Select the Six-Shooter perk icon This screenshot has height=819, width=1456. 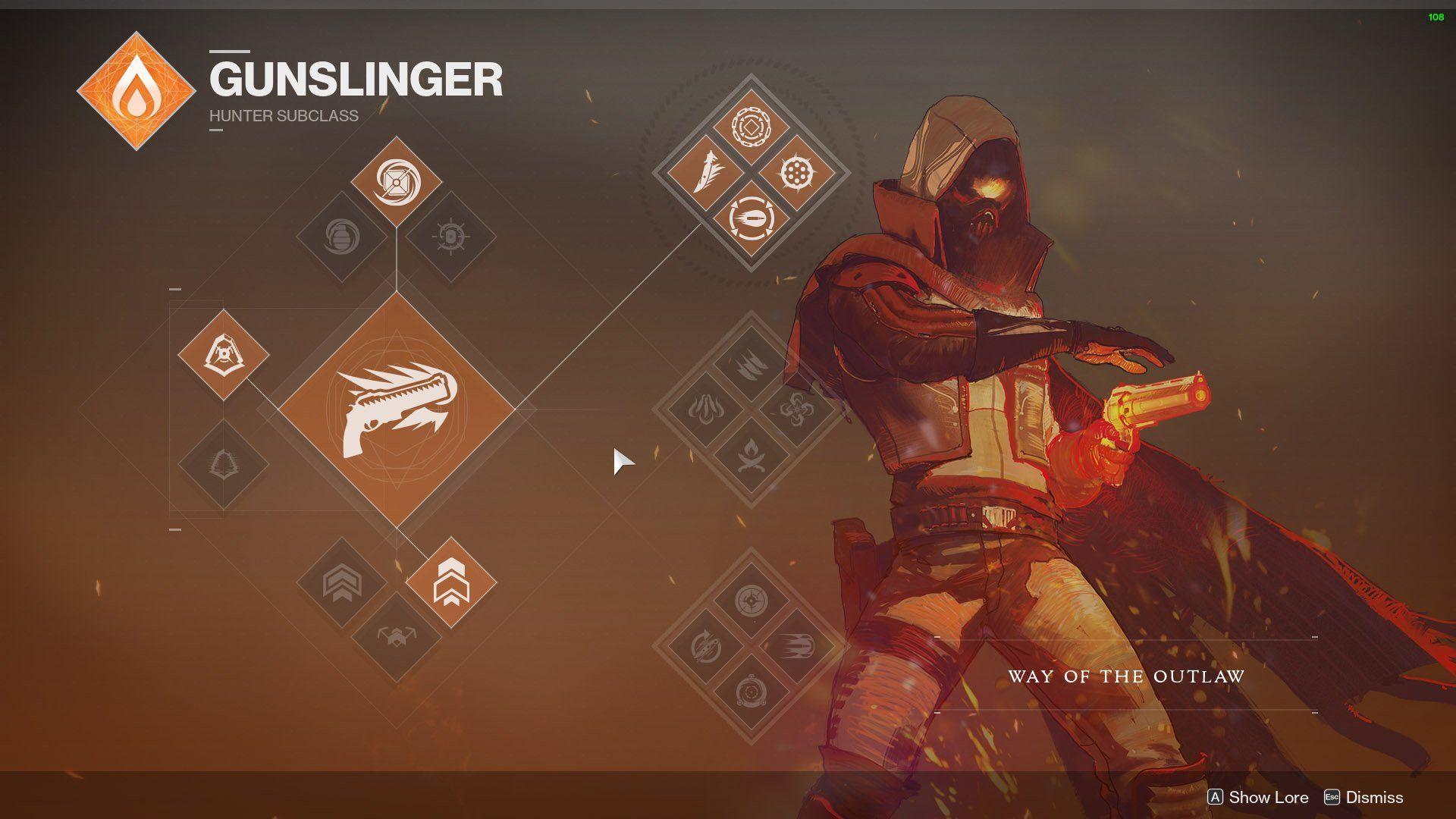tap(796, 173)
